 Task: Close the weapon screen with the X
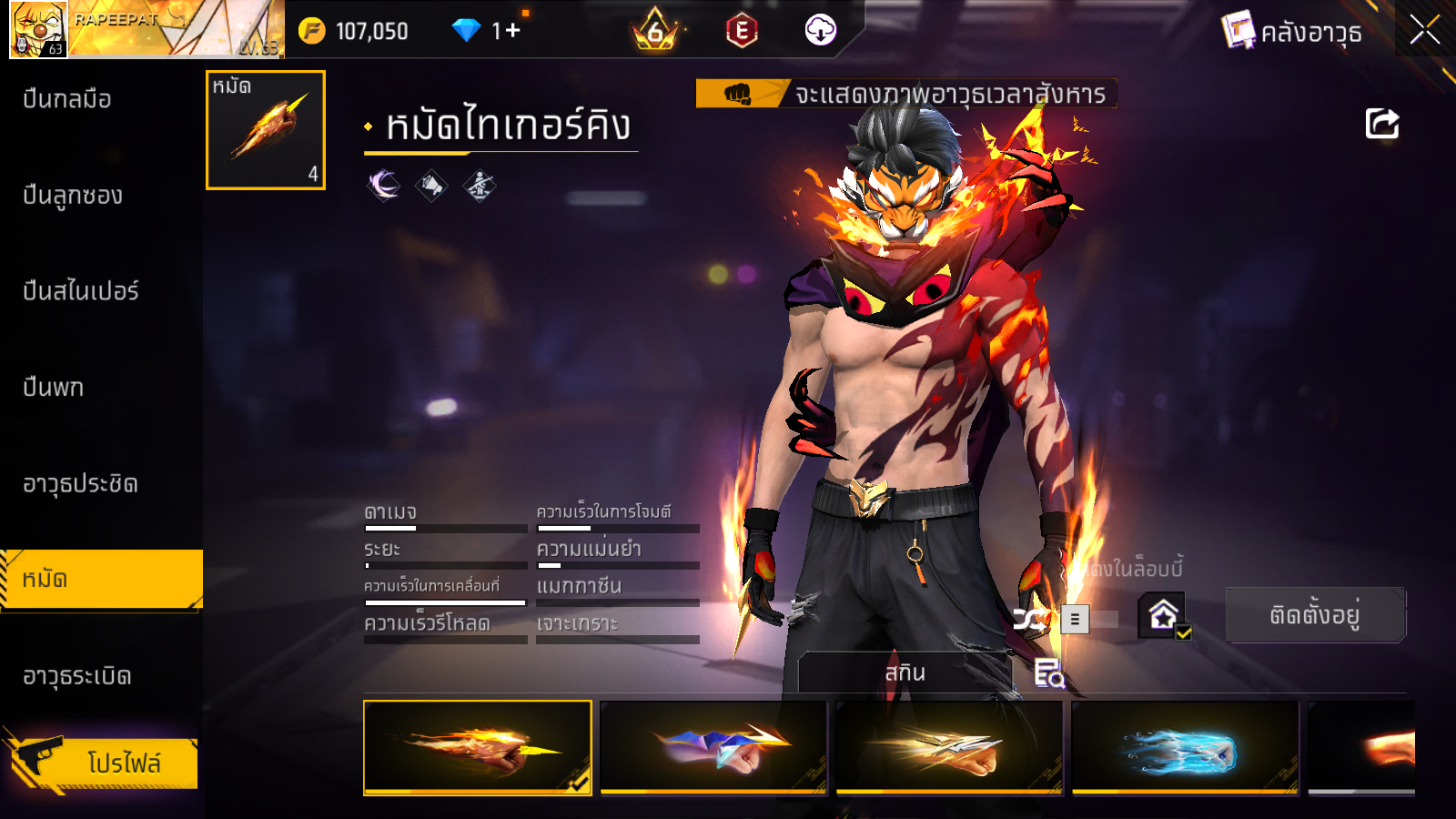tap(1424, 31)
